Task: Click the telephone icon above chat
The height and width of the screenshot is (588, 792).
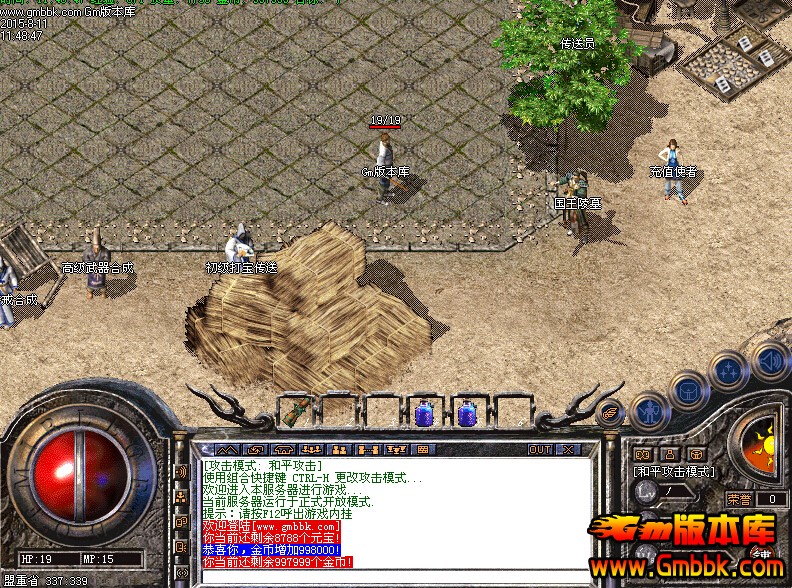Action: (x=284, y=450)
